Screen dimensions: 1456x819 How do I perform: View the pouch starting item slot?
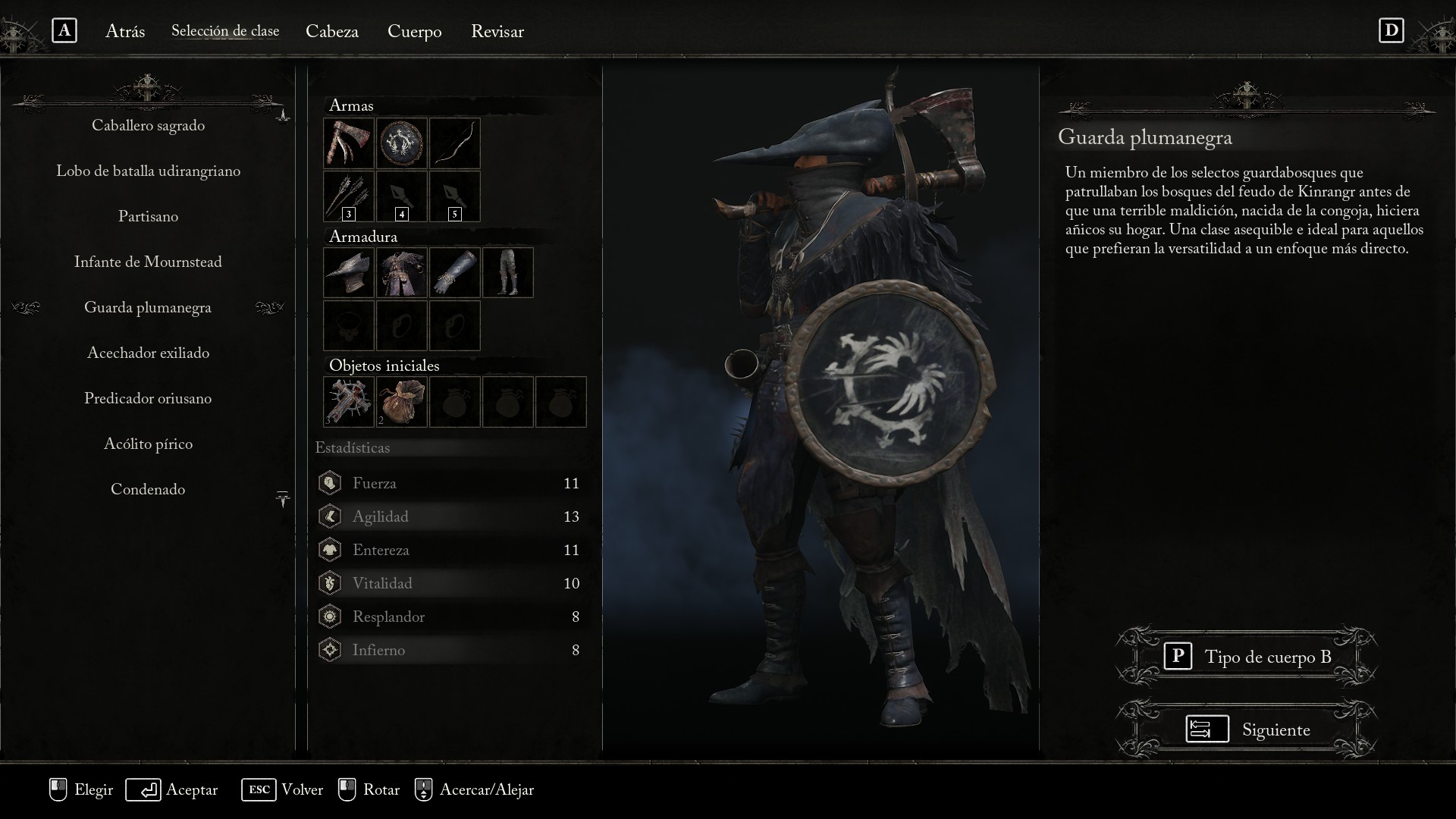[402, 402]
